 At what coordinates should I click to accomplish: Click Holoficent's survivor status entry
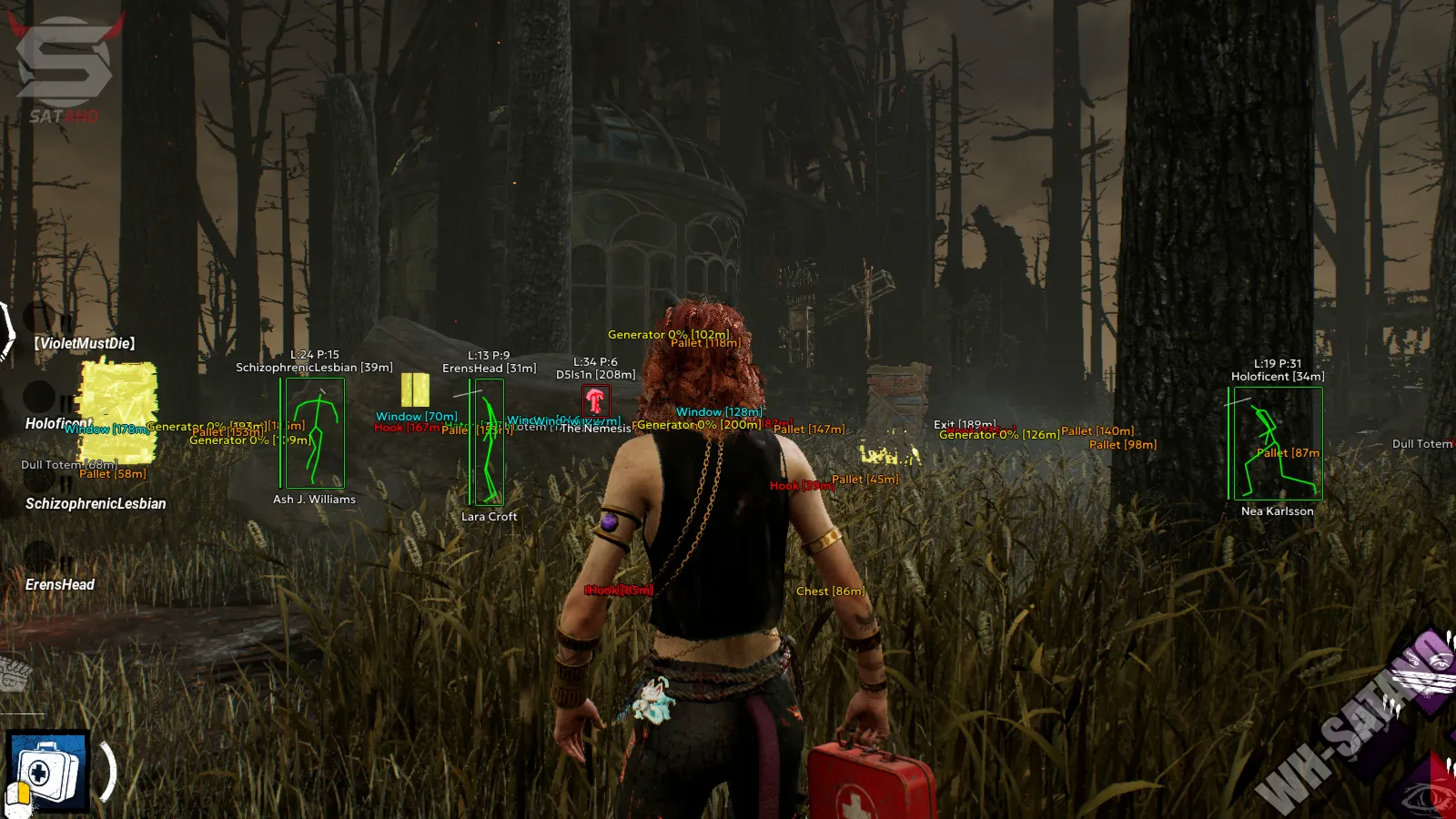[x=56, y=423]
